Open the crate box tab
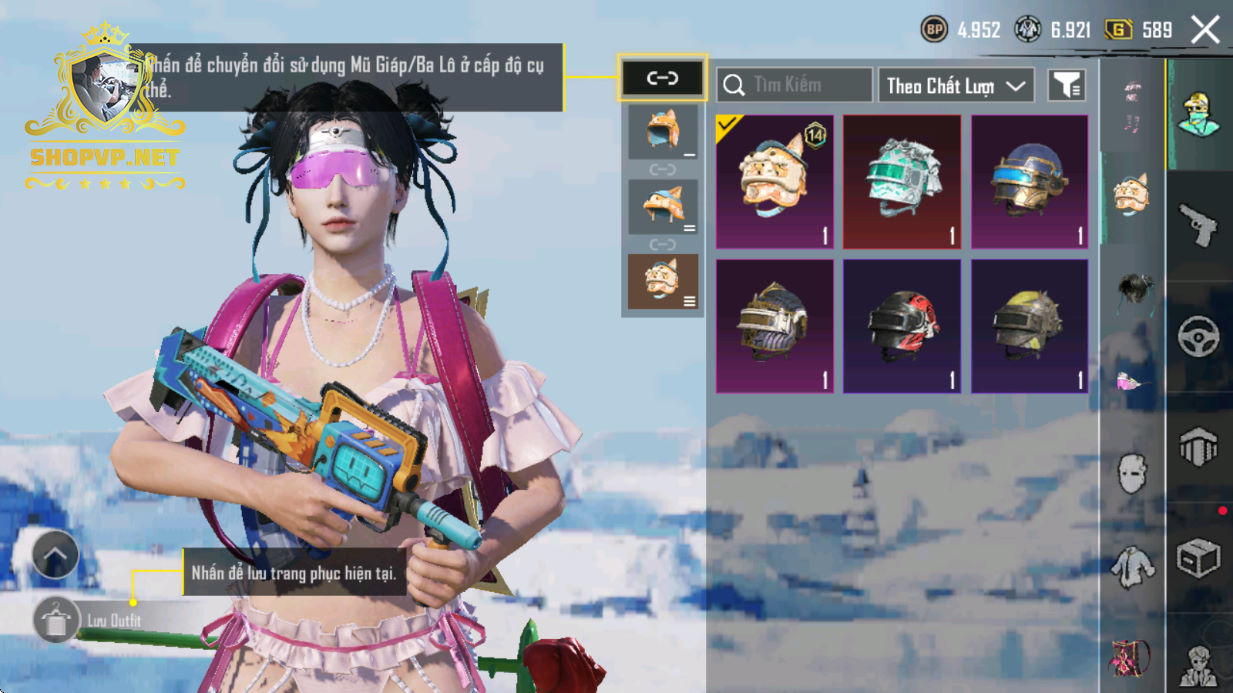Screen dimensions: 1233x693 point(1198,558)
